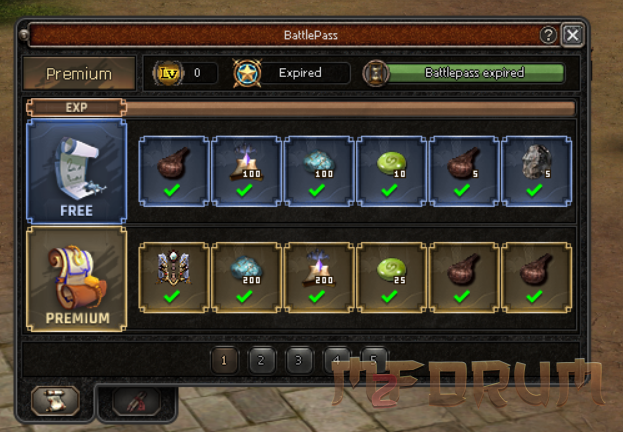This screenshot has width=623, height=432.
Task: Switch to reward page 3
Action: tap(298, 359)
